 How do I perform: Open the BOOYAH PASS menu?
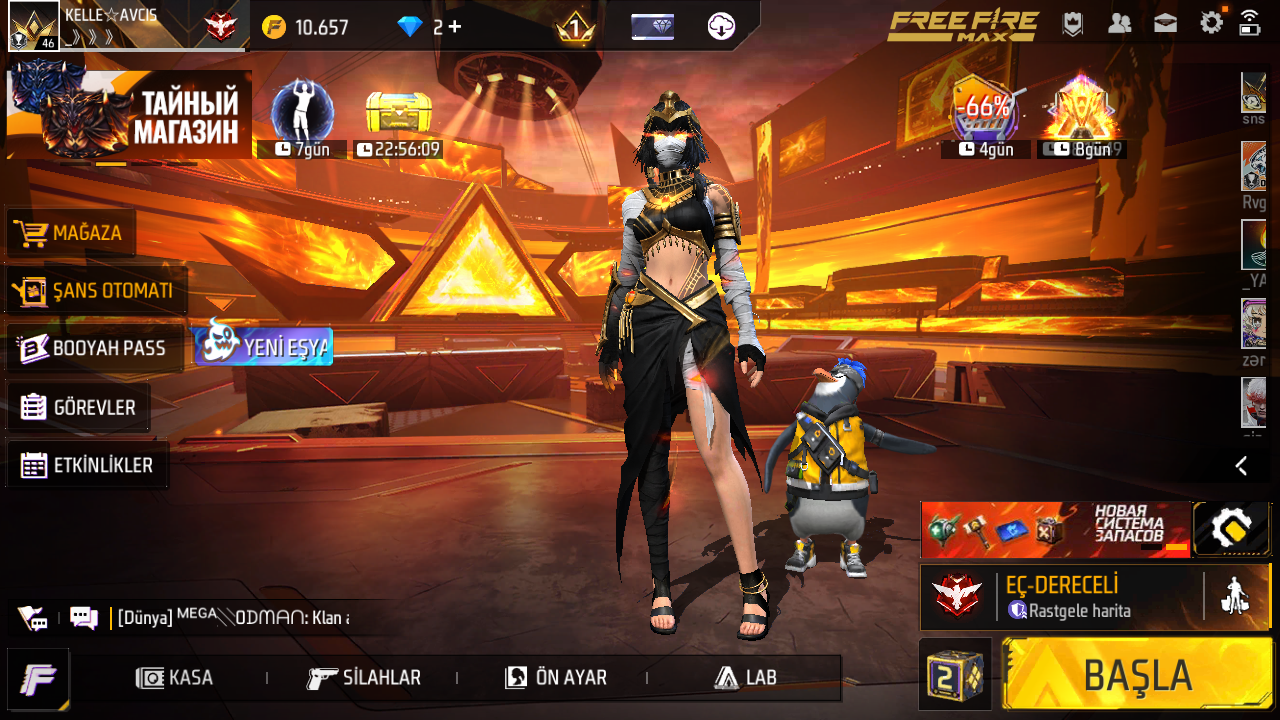point(94,348)
